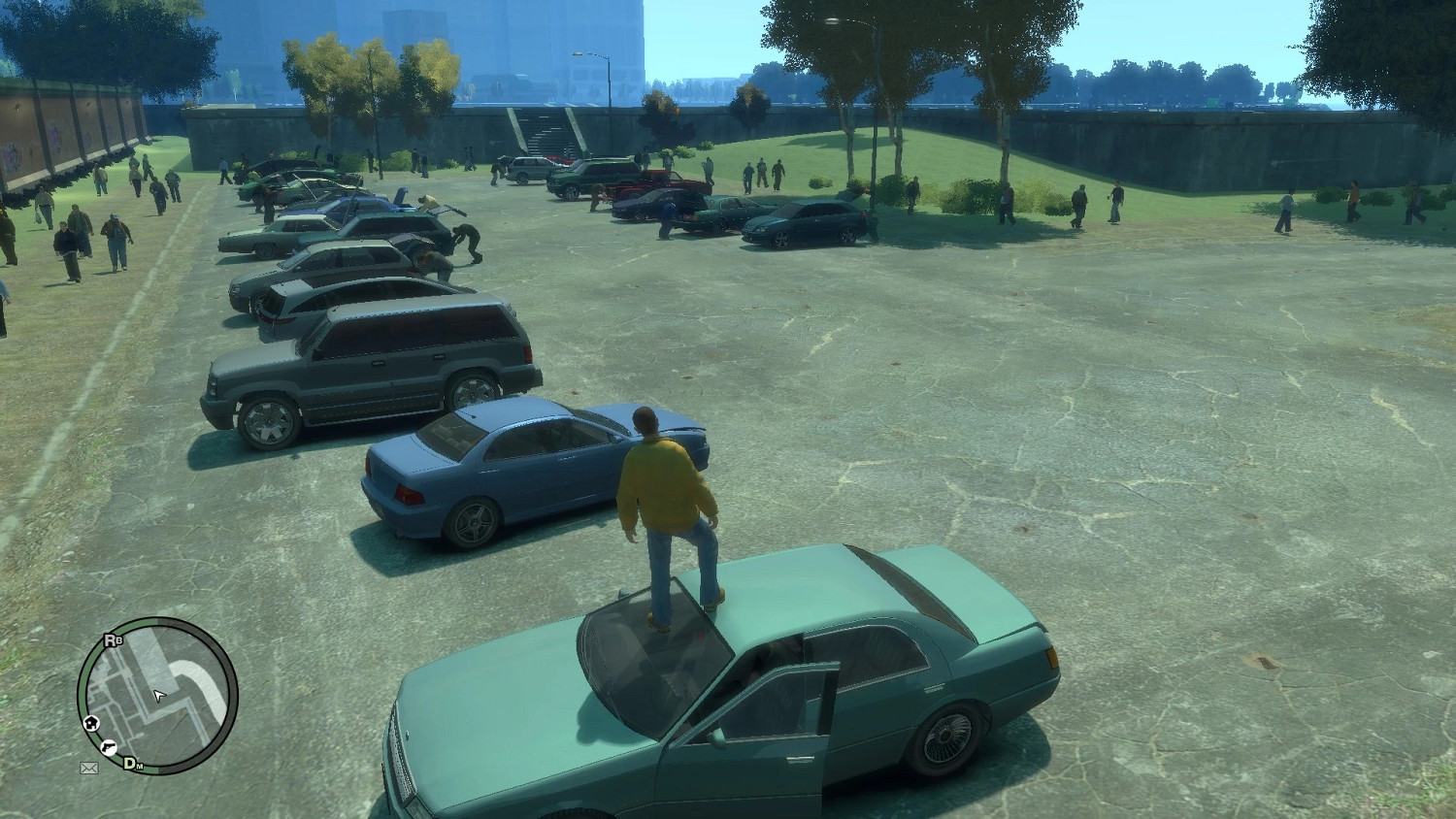The height and width of the screenshot is (819, 1456).
Task: Click the safehouse house blip on the radar
Action: point(90,724)
